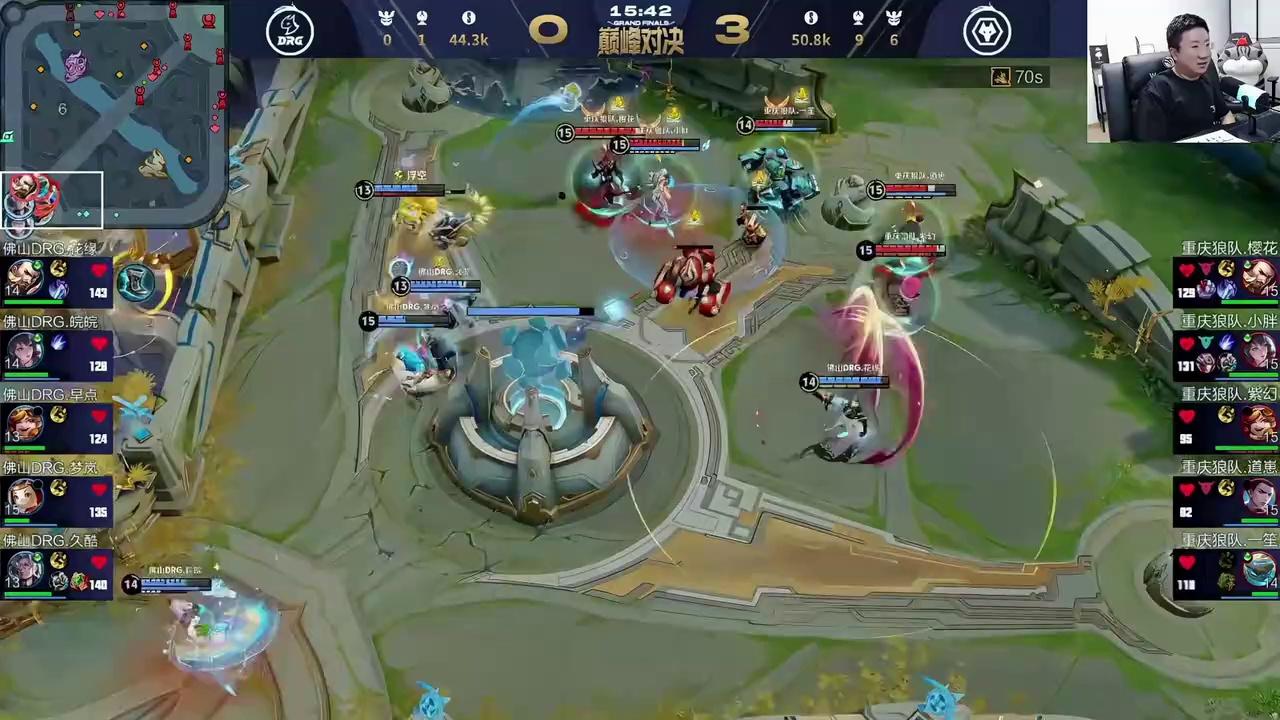Select the DRG team logo
The height and width of the screenshot is (720, 1280).
click(290, 31)
